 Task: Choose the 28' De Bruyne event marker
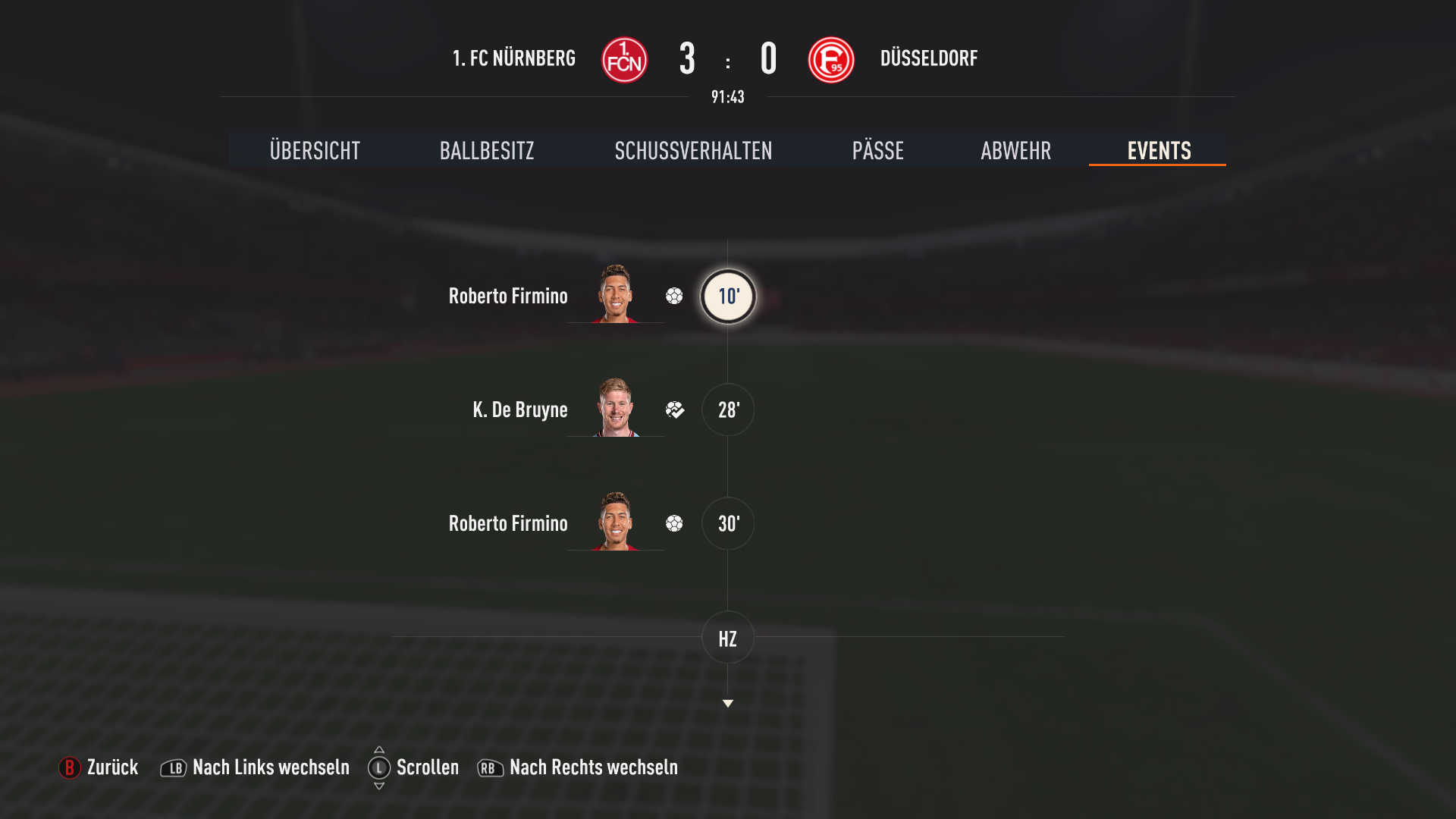[x=728, y=410]
